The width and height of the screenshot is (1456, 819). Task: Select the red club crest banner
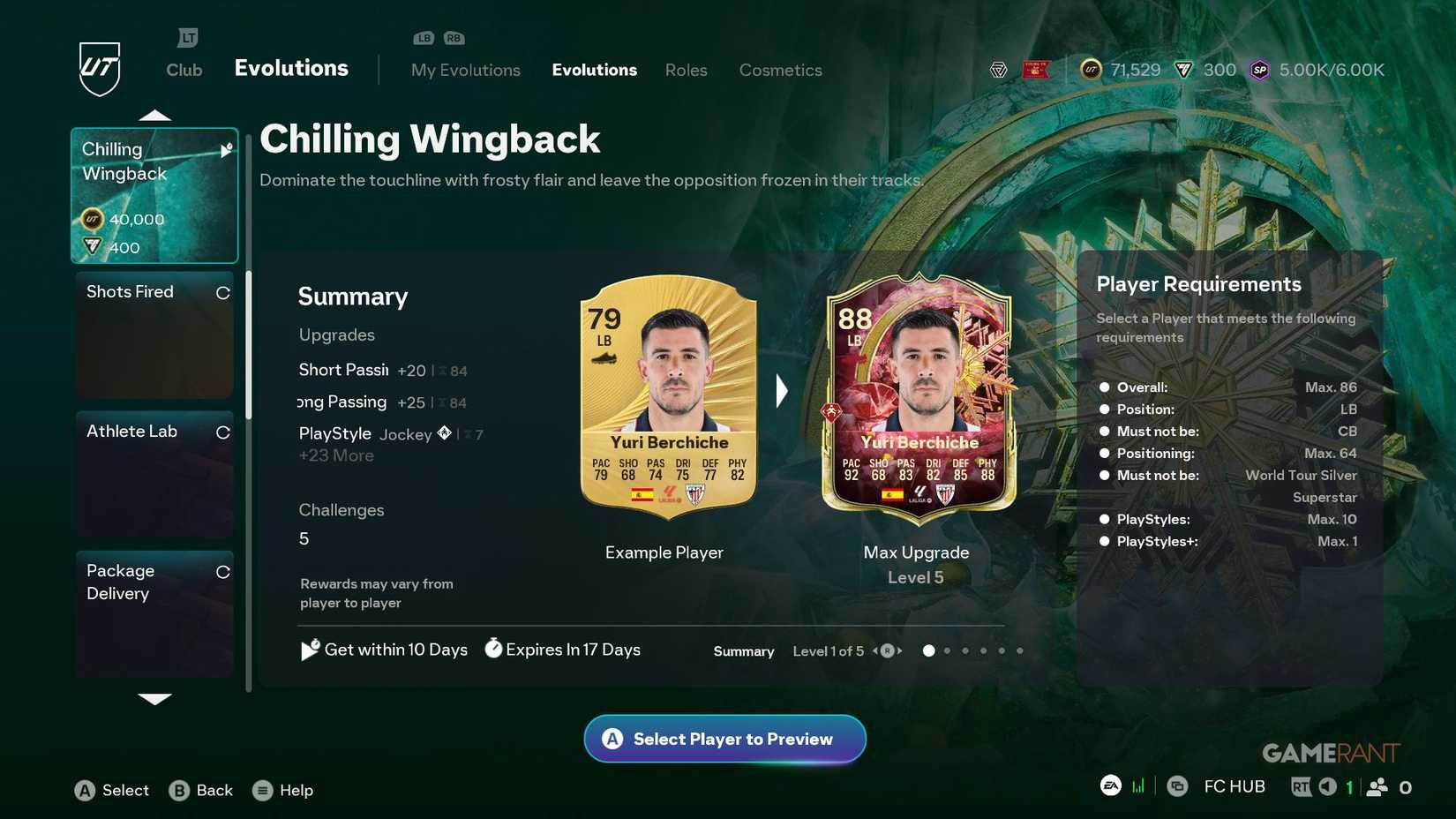1036,70
